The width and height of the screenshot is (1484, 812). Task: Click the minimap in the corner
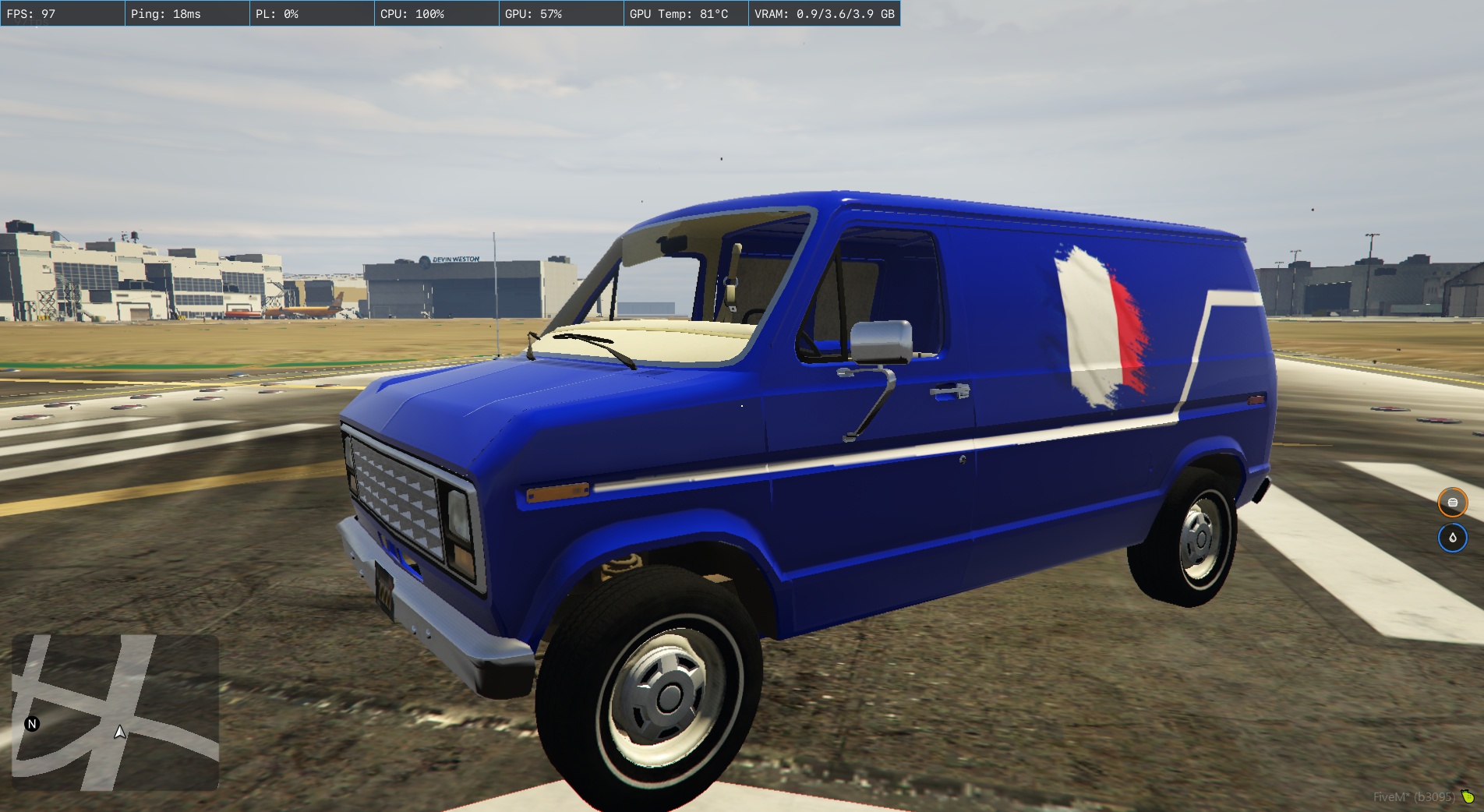115,712
